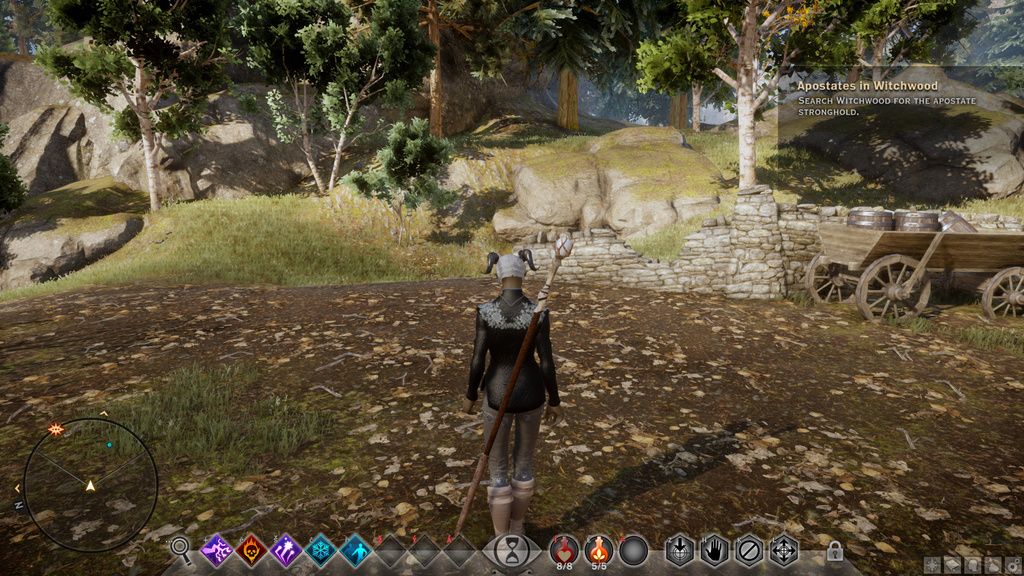The height and width of the screenshot is (576, 1024).
Task: Open the minimap
Action: point(90,485)
